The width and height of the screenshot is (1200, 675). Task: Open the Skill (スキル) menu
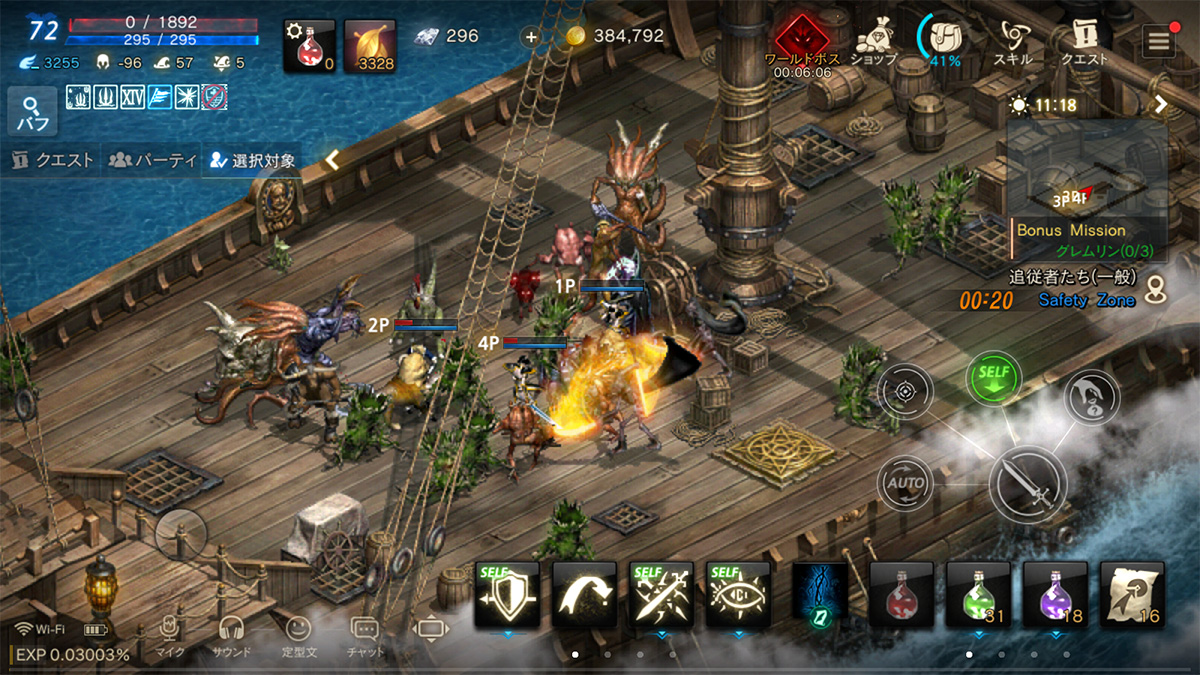1013,42
